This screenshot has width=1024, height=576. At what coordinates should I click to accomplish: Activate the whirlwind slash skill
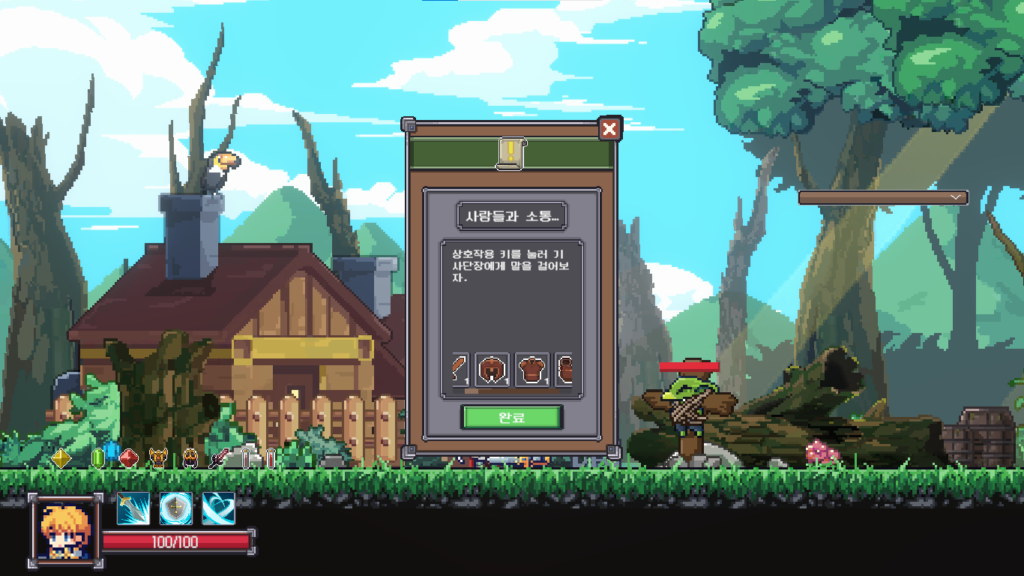point(218,508)
